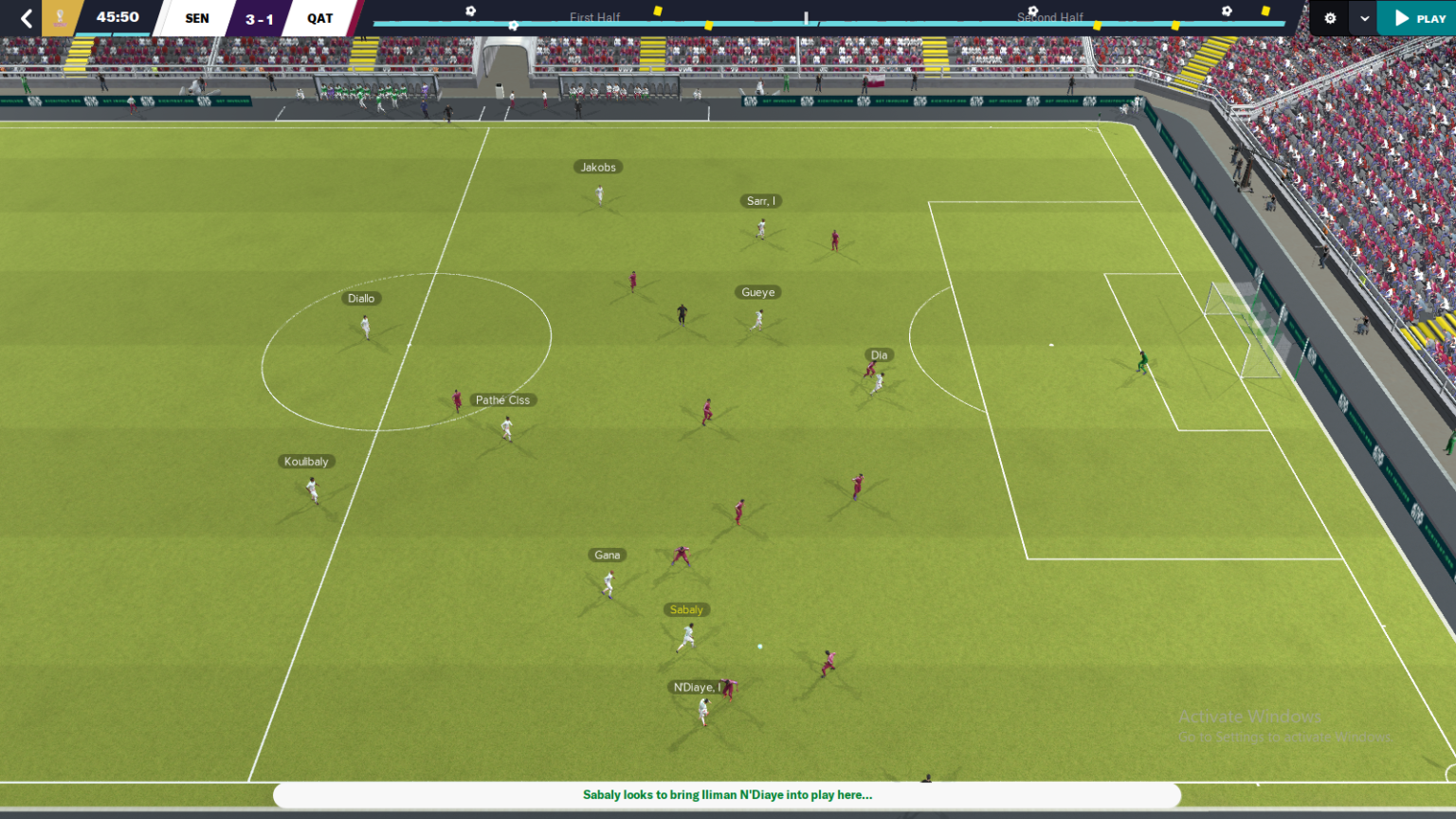This screenshot has height=819, width=1456.
Task: Click the Activate Windows link
Action: [x=1249, y=717]
